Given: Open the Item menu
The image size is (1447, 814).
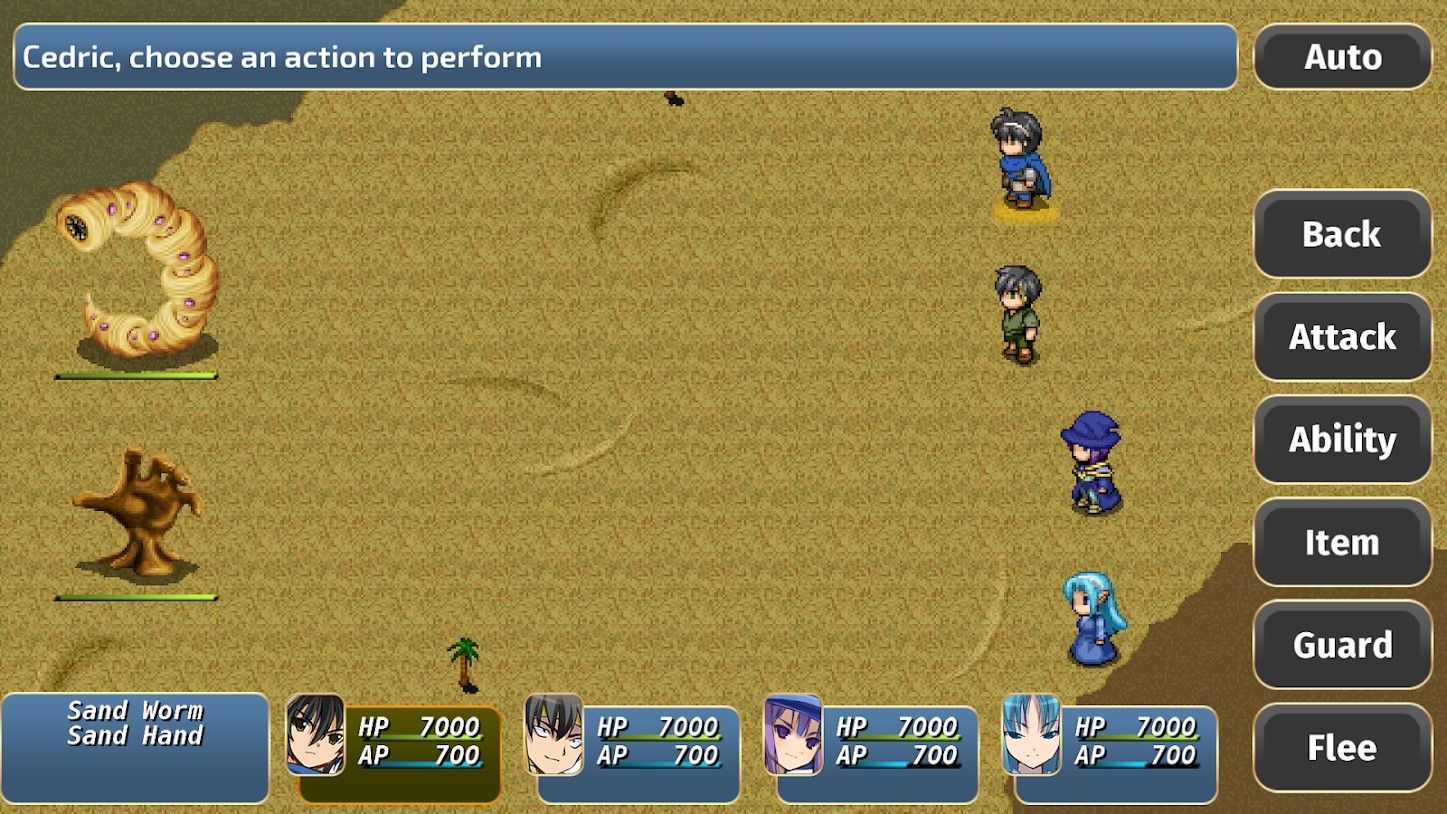Looking at the screenshot, I should [x=1342, y=543].
